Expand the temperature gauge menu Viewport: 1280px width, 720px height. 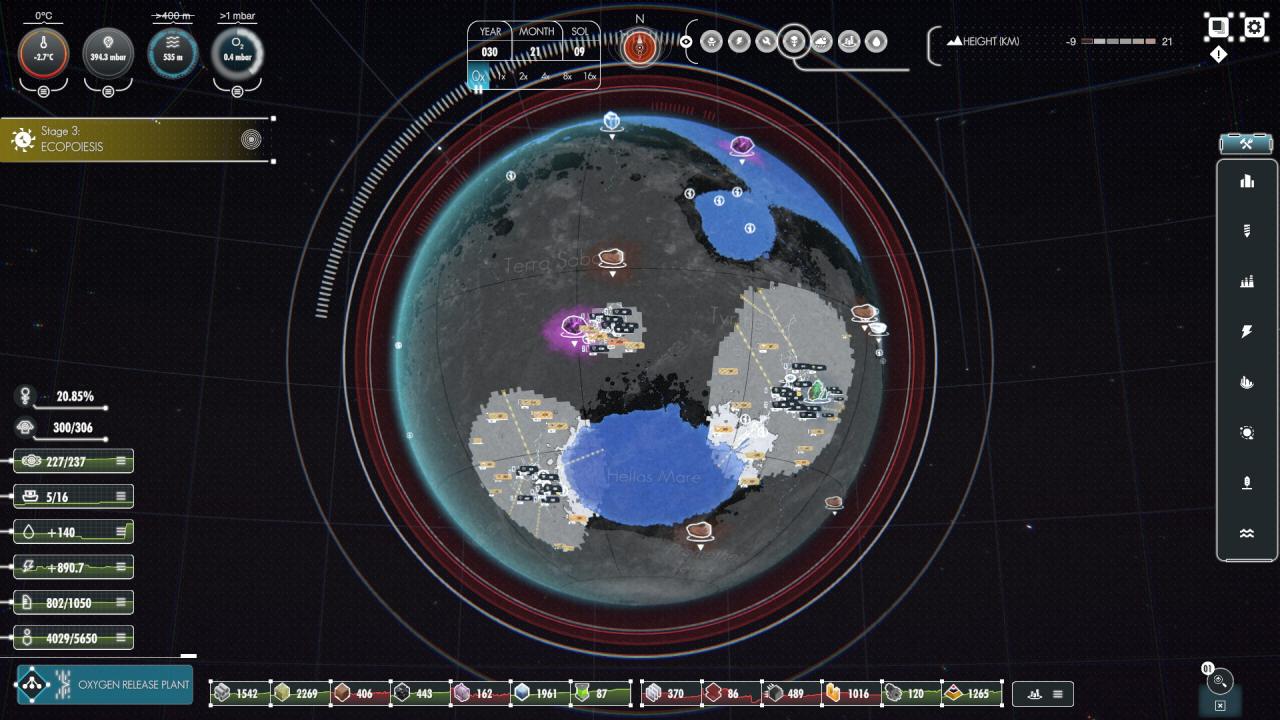click(44, 92)
